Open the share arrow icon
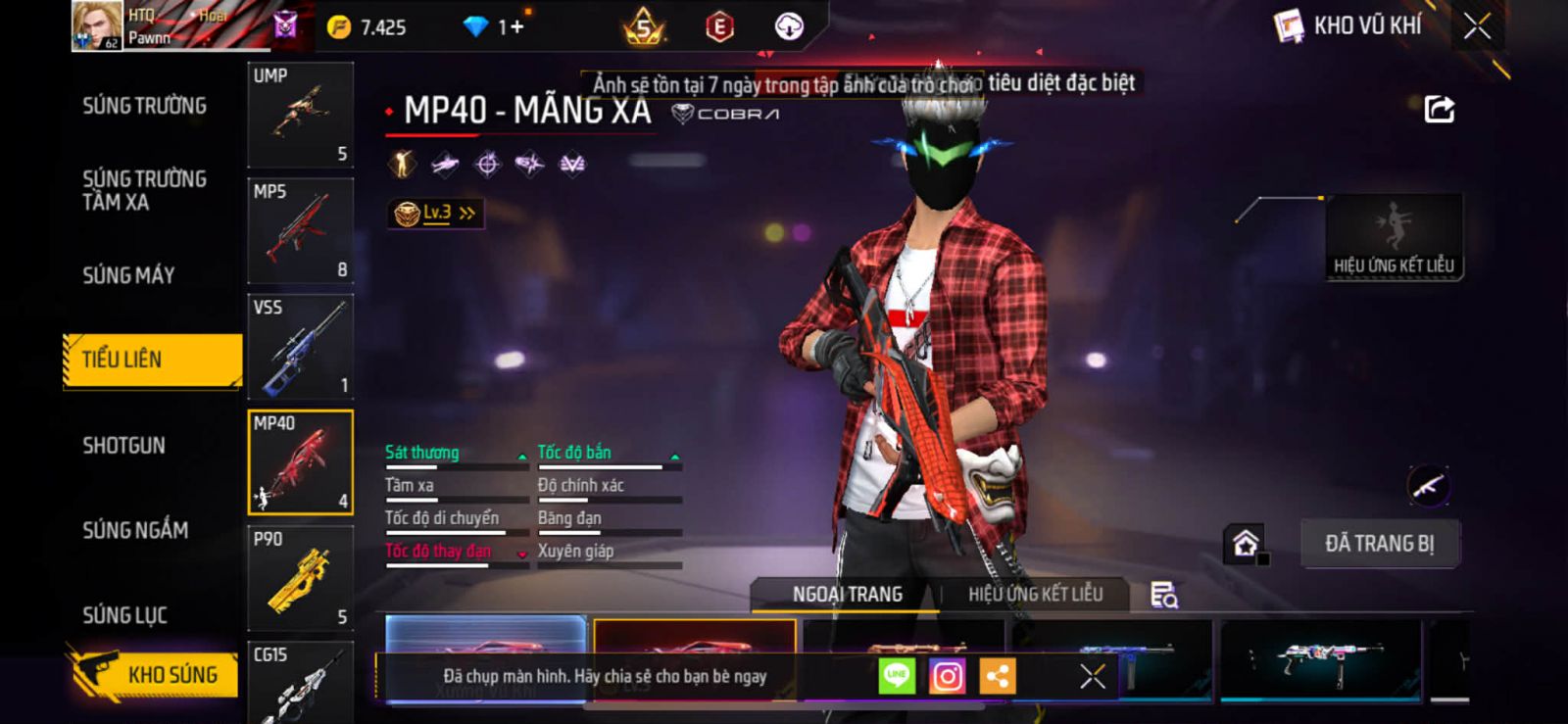The height and width of the screenshot is (724, 1568). click(x=1439, y=109)
